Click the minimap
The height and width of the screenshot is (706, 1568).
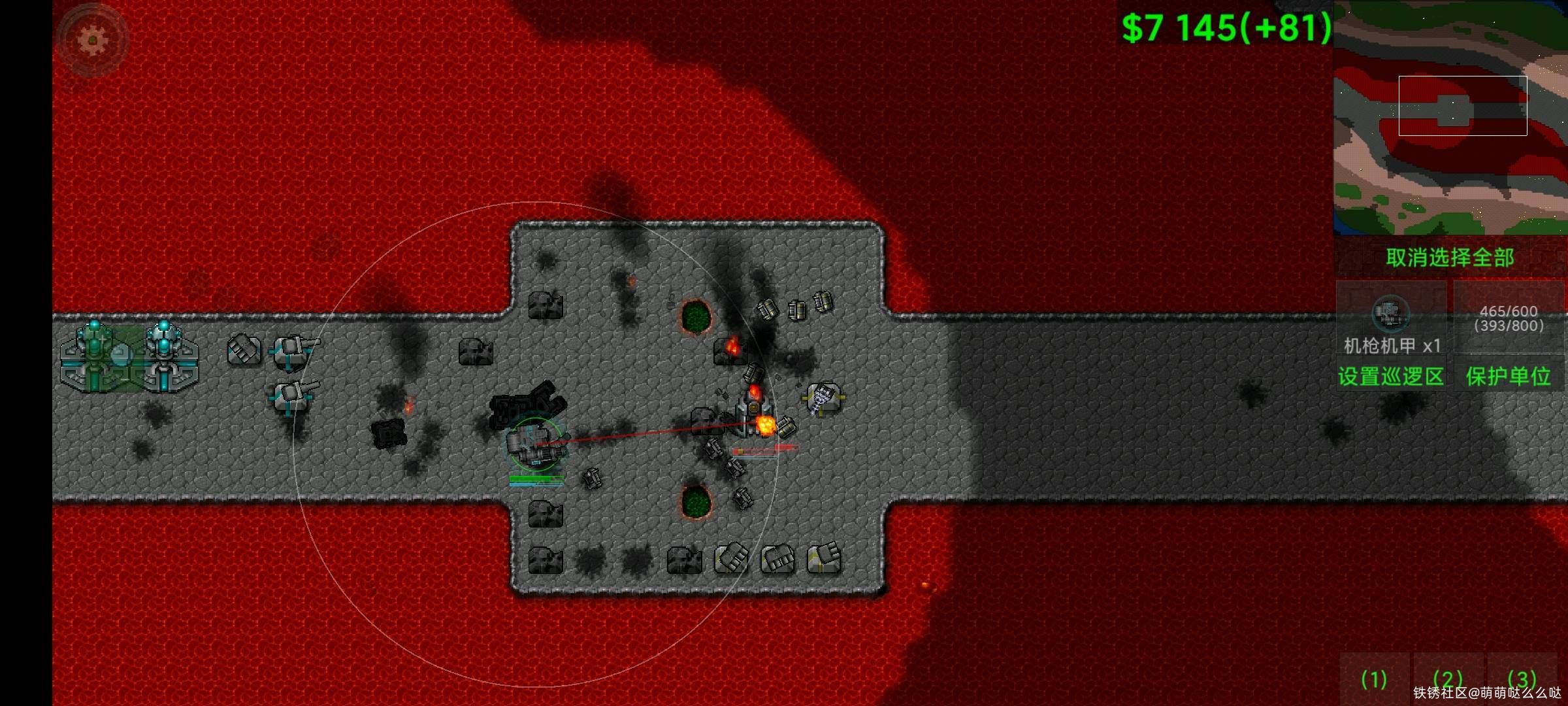tap(1450, 118)
